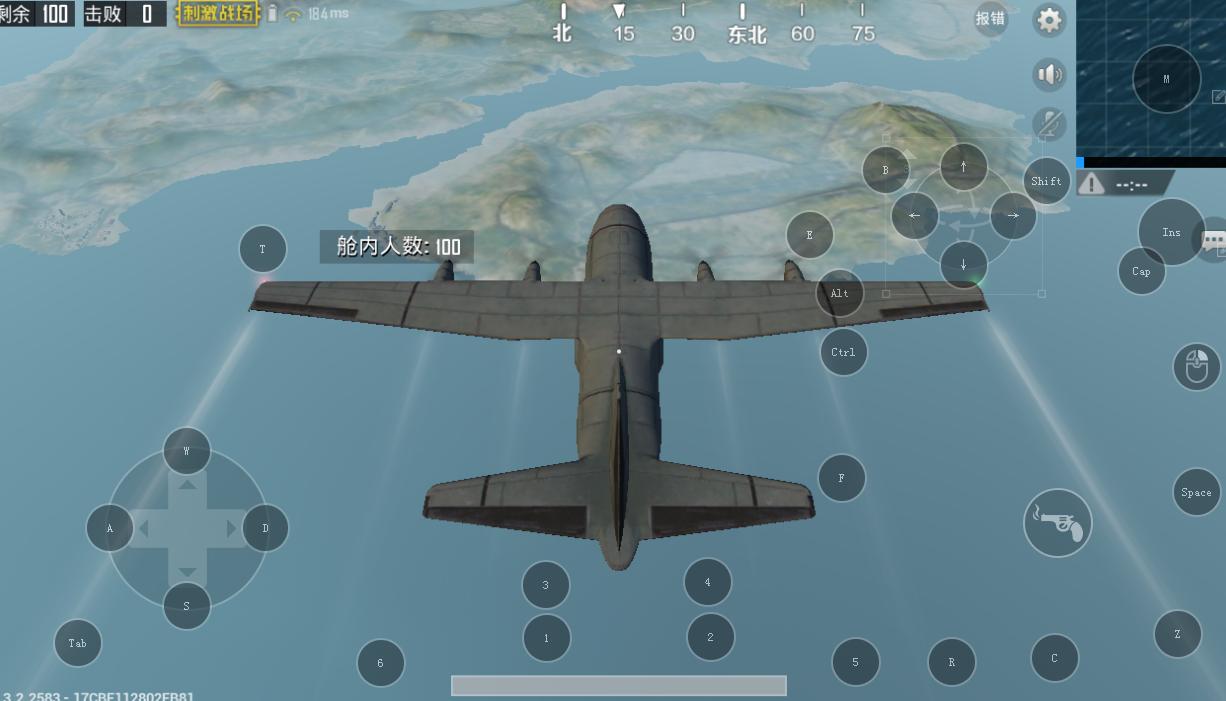Open the settings gear menu
Screen dimensions: 1226x701
pyautogui.click(x=1049, y=20)
